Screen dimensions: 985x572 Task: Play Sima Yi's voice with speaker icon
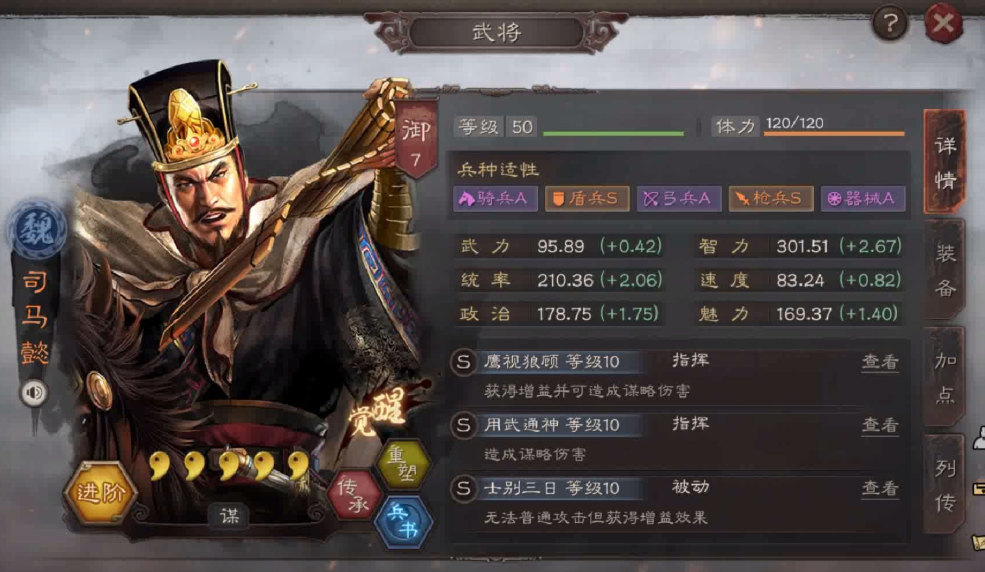point(35,393)
